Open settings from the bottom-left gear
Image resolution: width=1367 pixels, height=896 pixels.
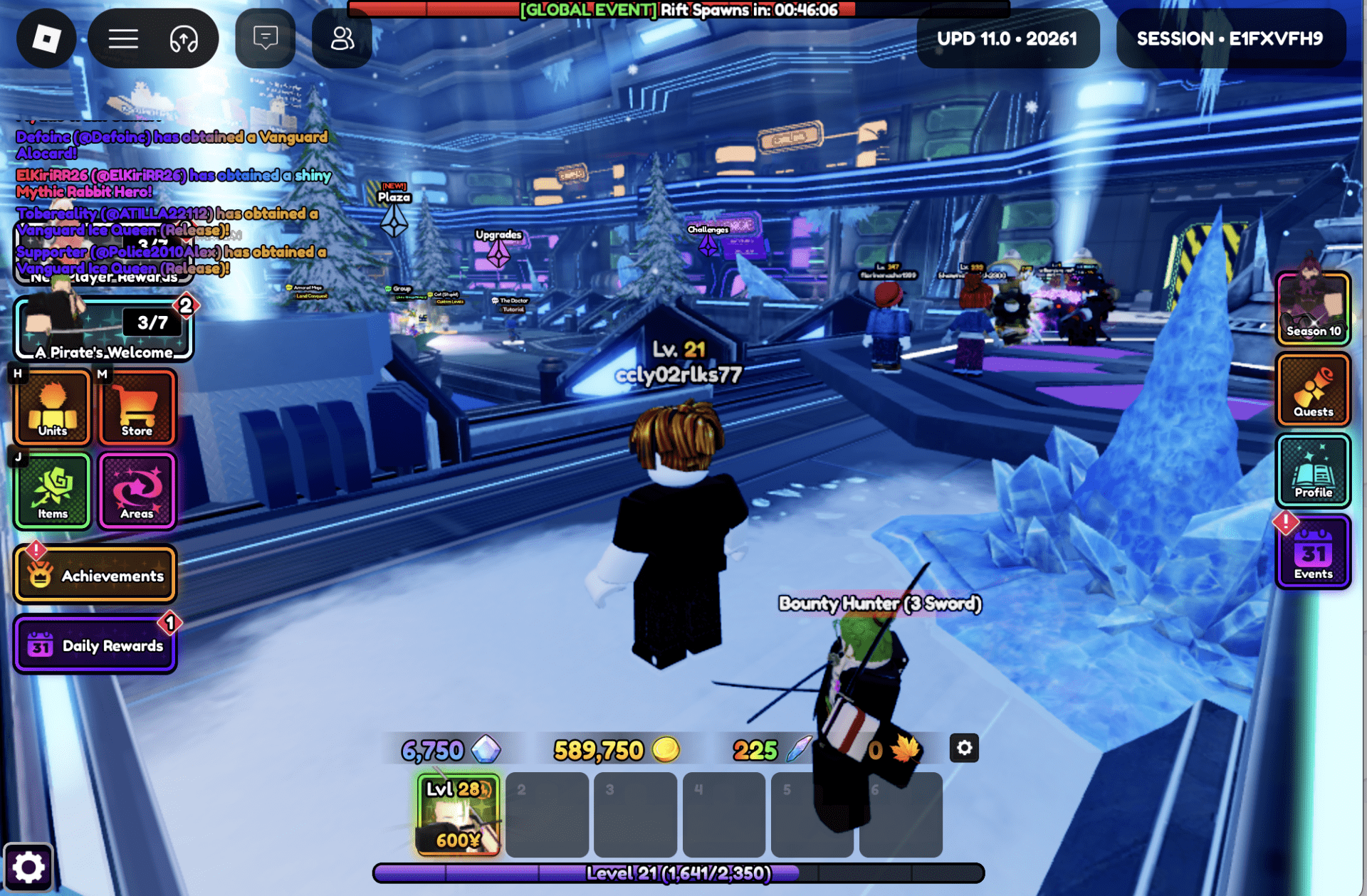click(x=30, y=867)
